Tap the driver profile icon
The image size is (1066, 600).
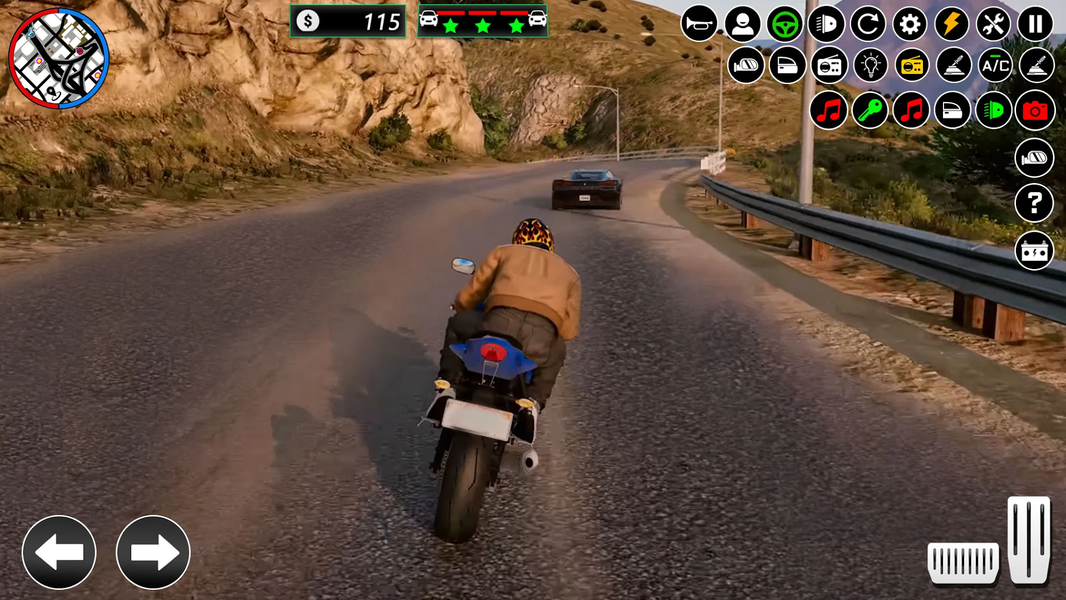[x=742, y=23]
